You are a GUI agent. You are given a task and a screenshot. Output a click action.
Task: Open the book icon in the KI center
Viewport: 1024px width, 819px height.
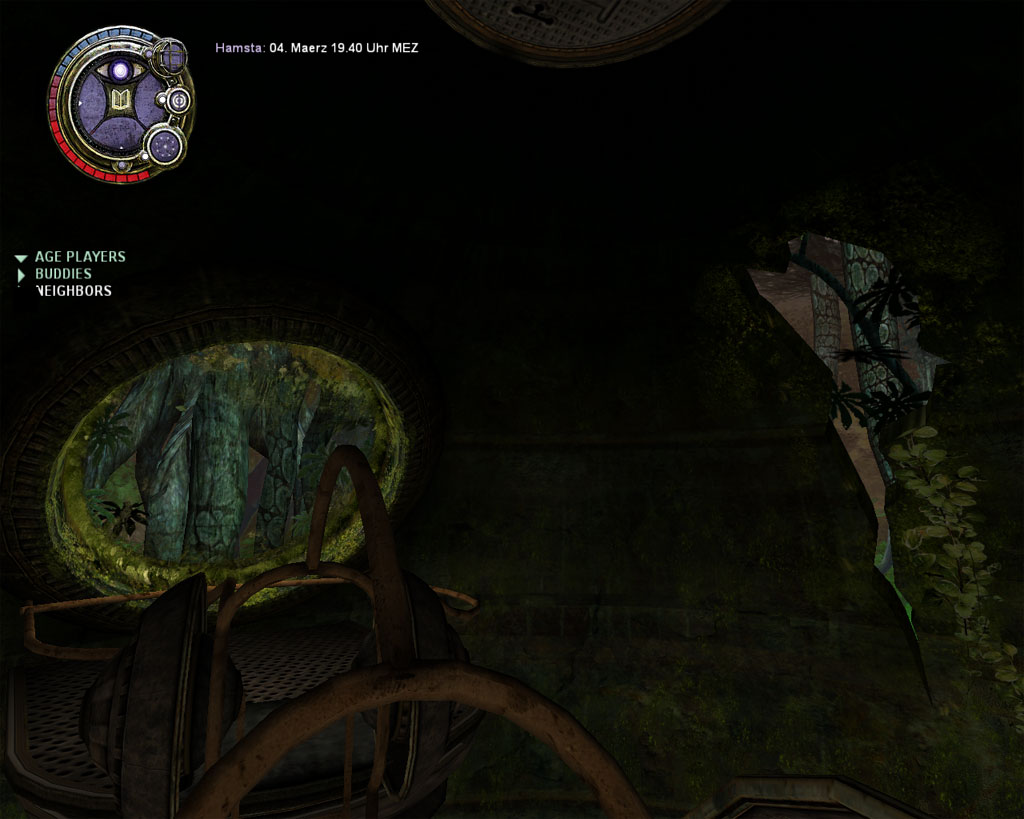121,100
